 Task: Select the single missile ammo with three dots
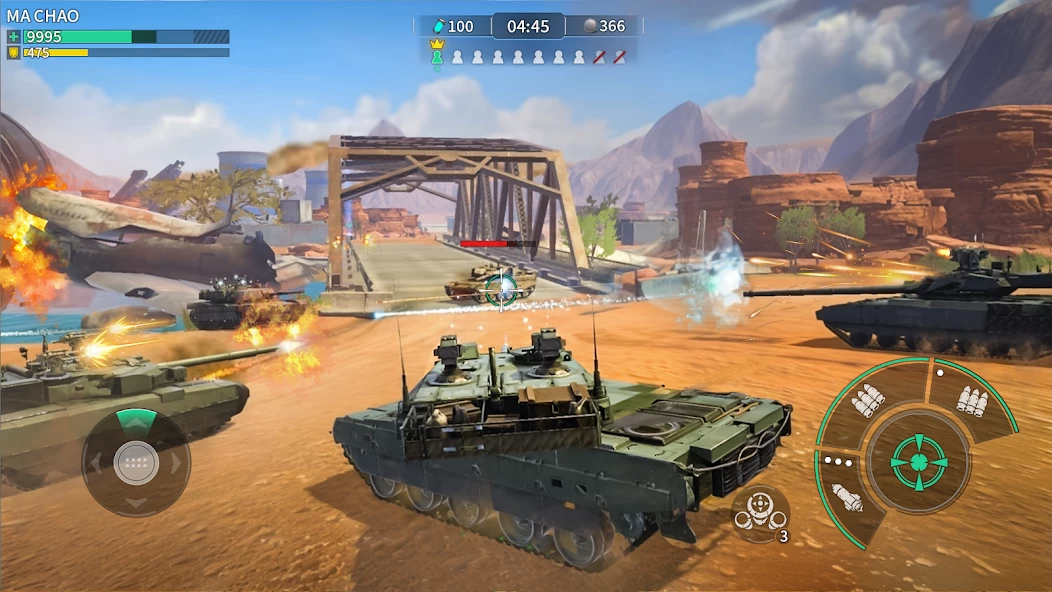tap(847, 496)
